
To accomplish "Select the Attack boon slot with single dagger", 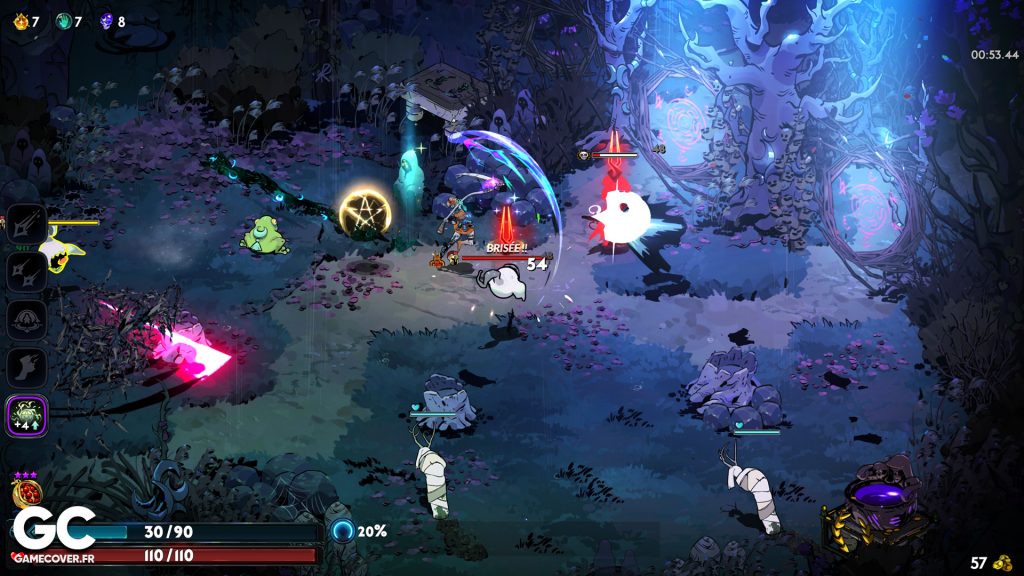I will (26, 224).
